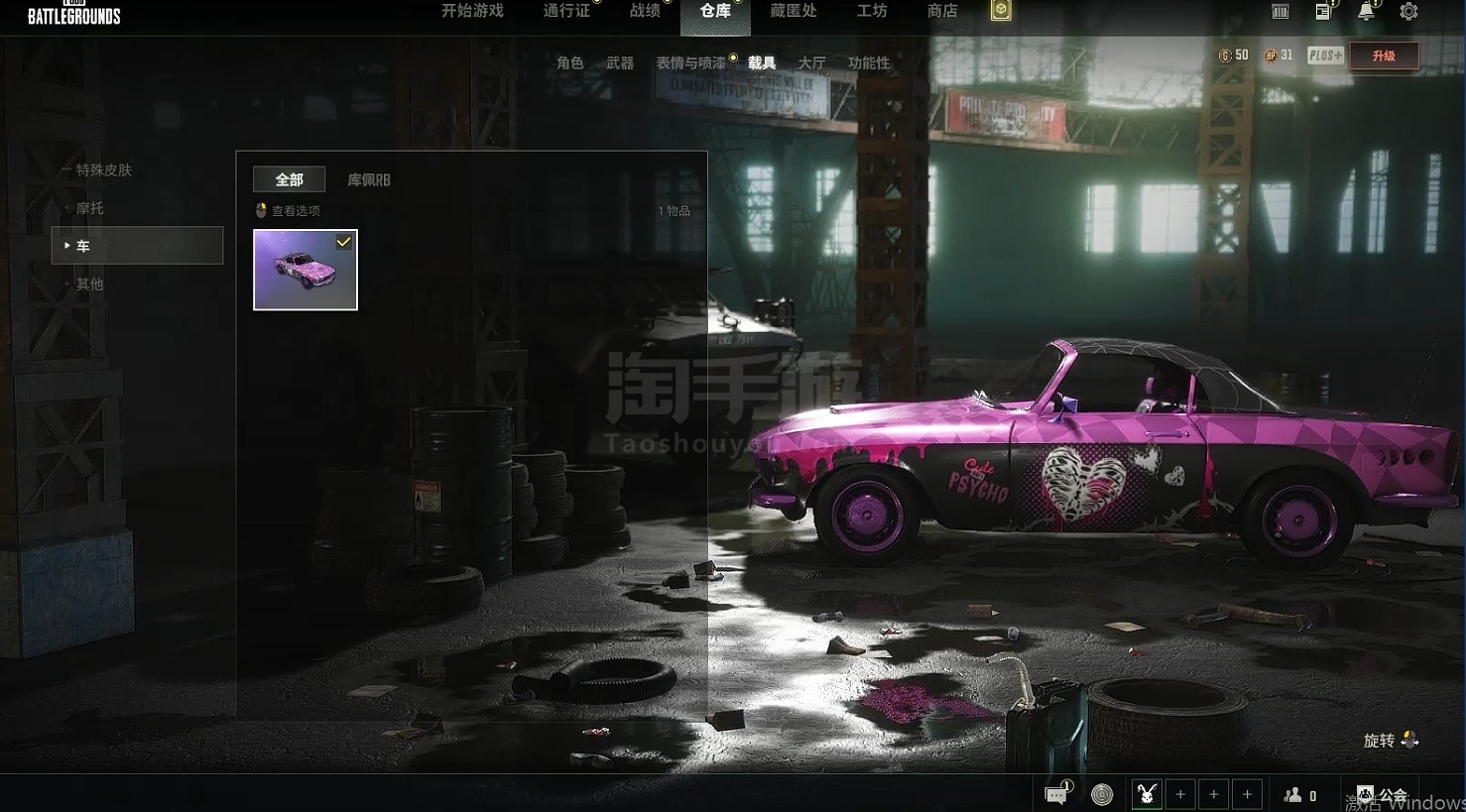Select the pink car skin thumbnail
The width and height of the screenshot is (1466, 812).
305,270
